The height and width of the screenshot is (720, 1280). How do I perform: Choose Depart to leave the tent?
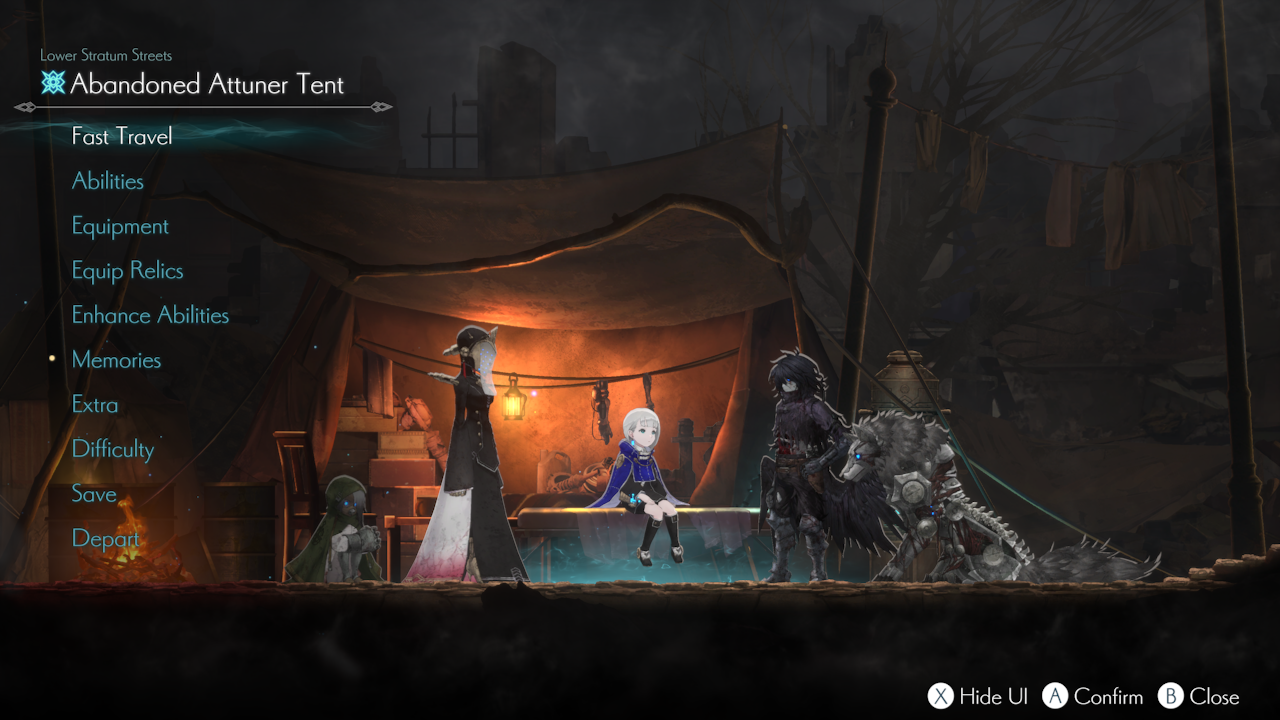105,539
